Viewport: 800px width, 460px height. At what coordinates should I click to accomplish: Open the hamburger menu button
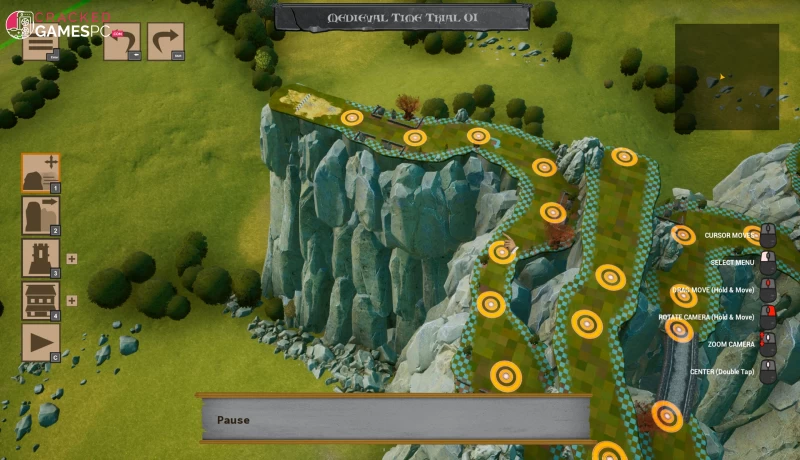tap(41, 43)
